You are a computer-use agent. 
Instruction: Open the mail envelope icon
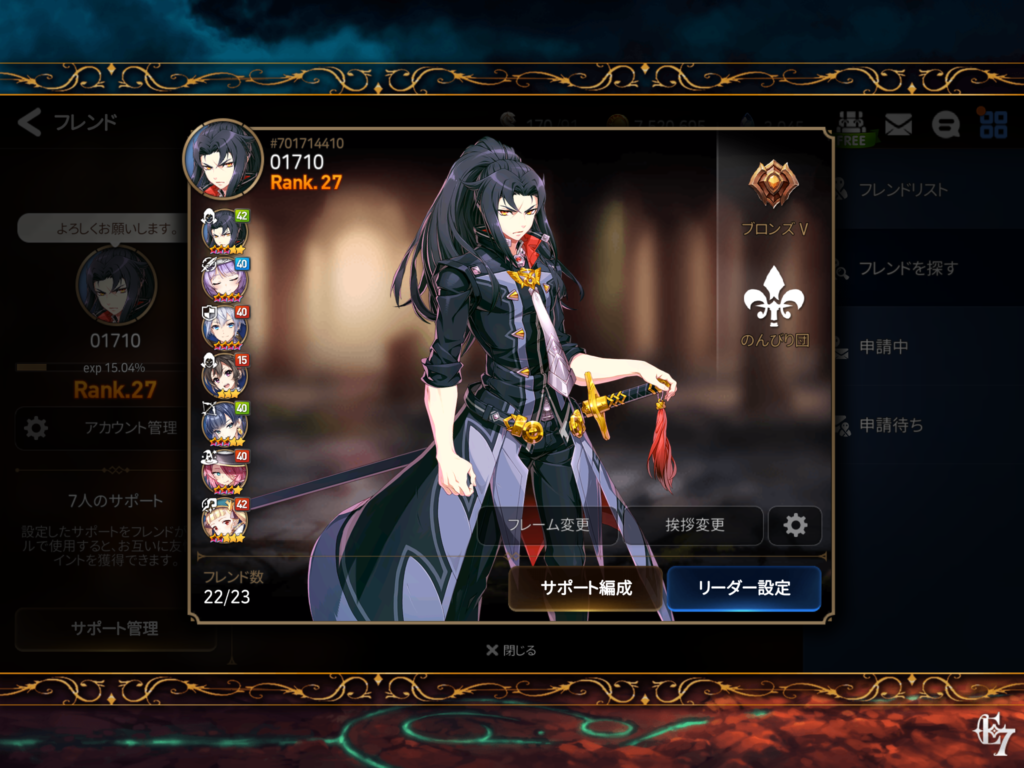(898, 124)
